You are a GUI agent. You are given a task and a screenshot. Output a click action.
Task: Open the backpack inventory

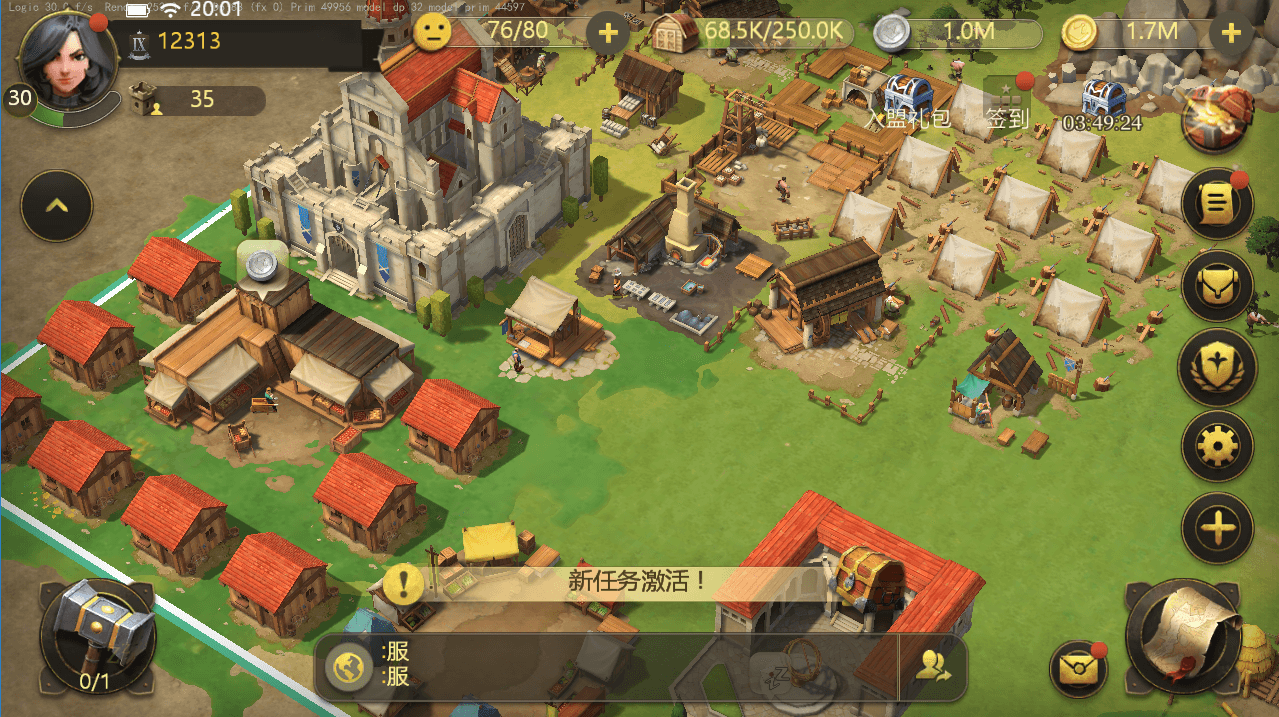point(1217,285)
